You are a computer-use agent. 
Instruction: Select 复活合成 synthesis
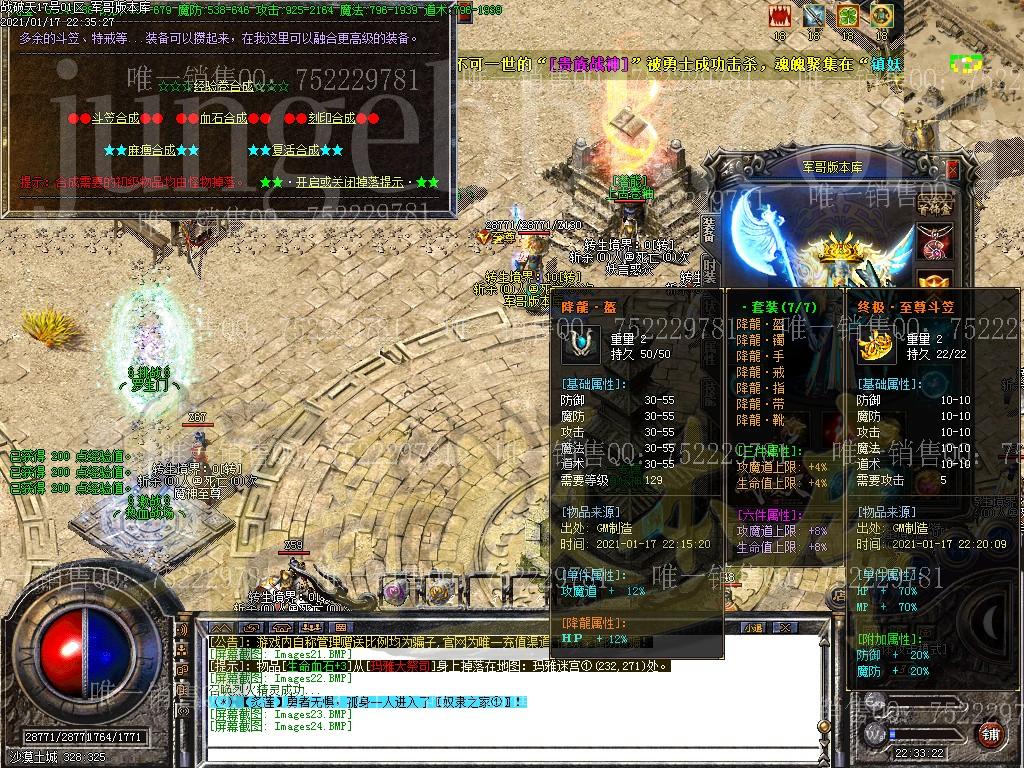[x=295, y=150]
